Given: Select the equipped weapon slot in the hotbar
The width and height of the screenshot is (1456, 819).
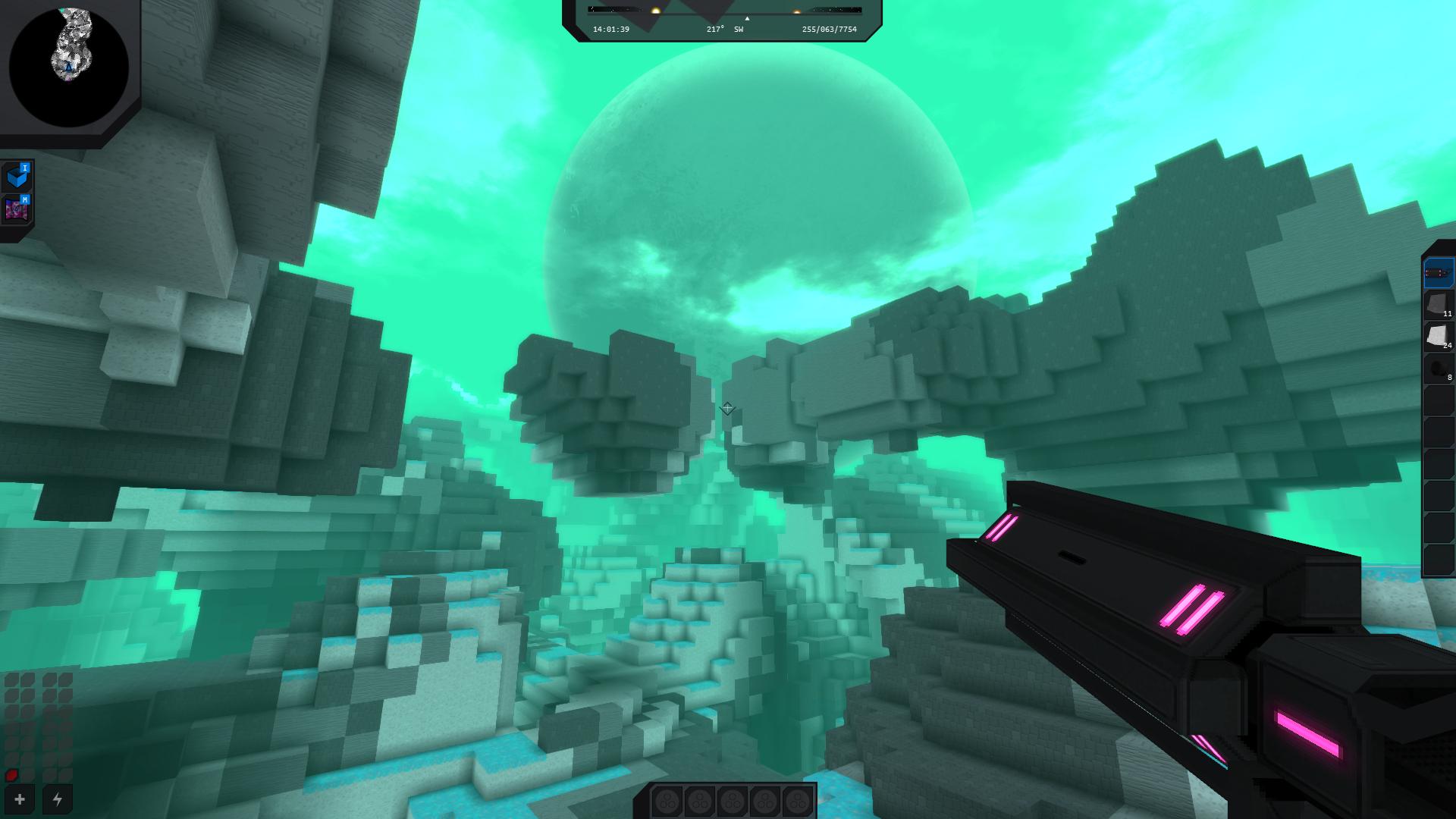Looking at the screenshot, I should coord(1439,273).
